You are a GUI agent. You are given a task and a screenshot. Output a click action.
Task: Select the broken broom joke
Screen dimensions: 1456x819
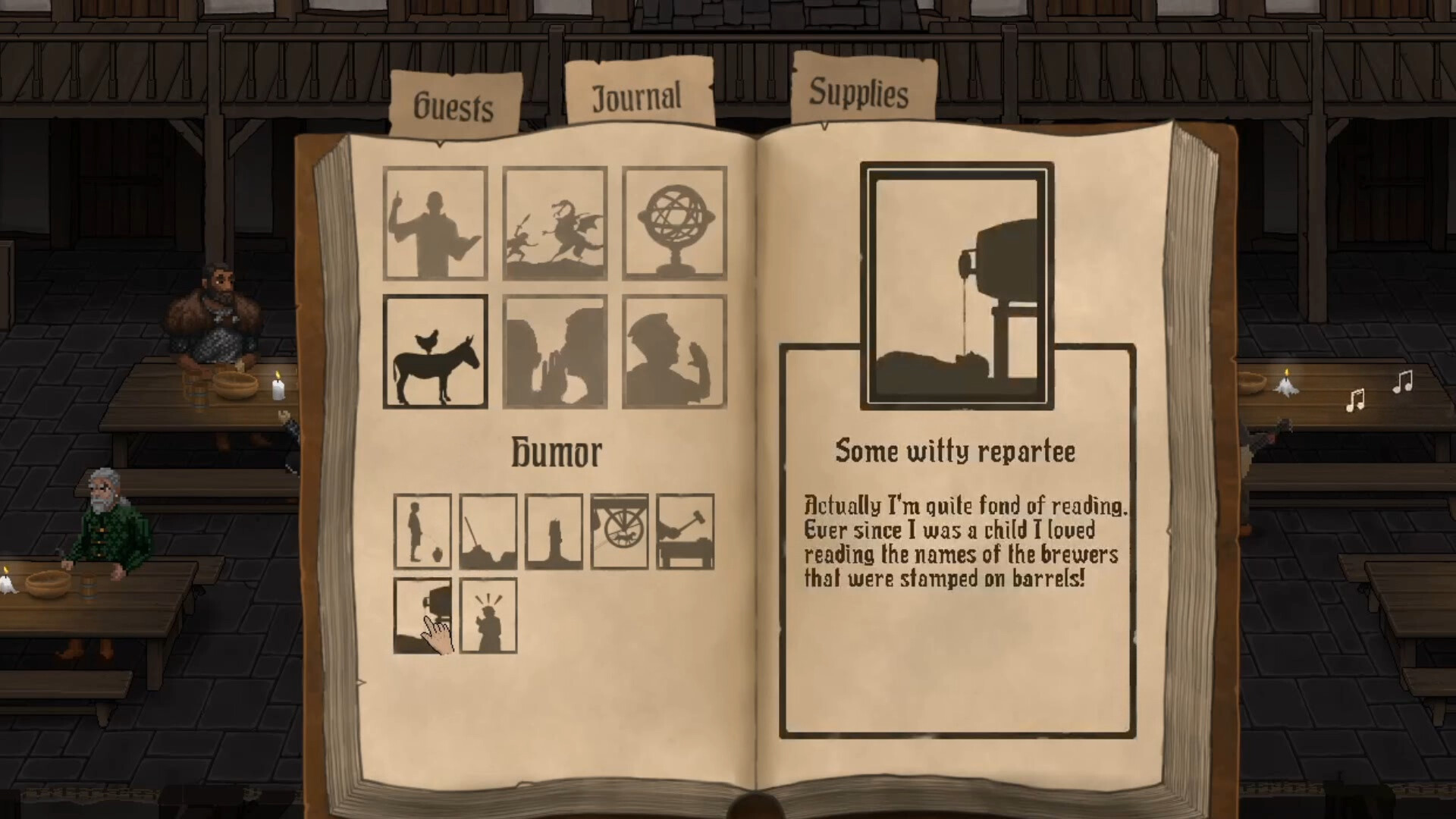pyautogui.click(x=489, y=531)
